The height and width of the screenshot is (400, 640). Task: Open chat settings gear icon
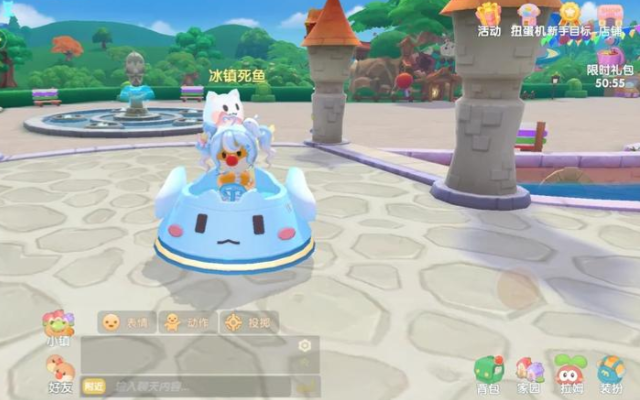305,346
